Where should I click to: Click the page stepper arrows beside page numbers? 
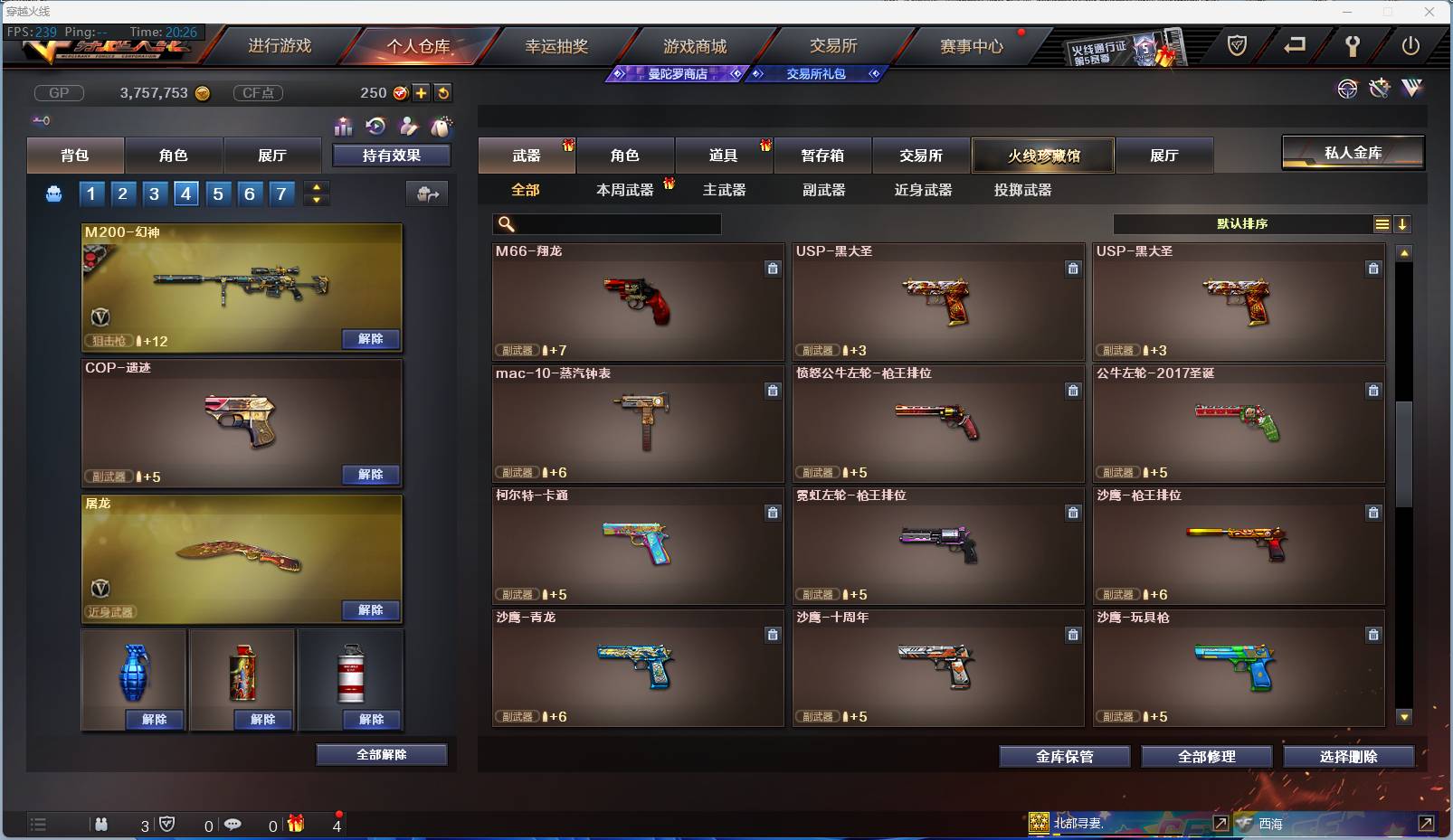click(x=316, y=193)
